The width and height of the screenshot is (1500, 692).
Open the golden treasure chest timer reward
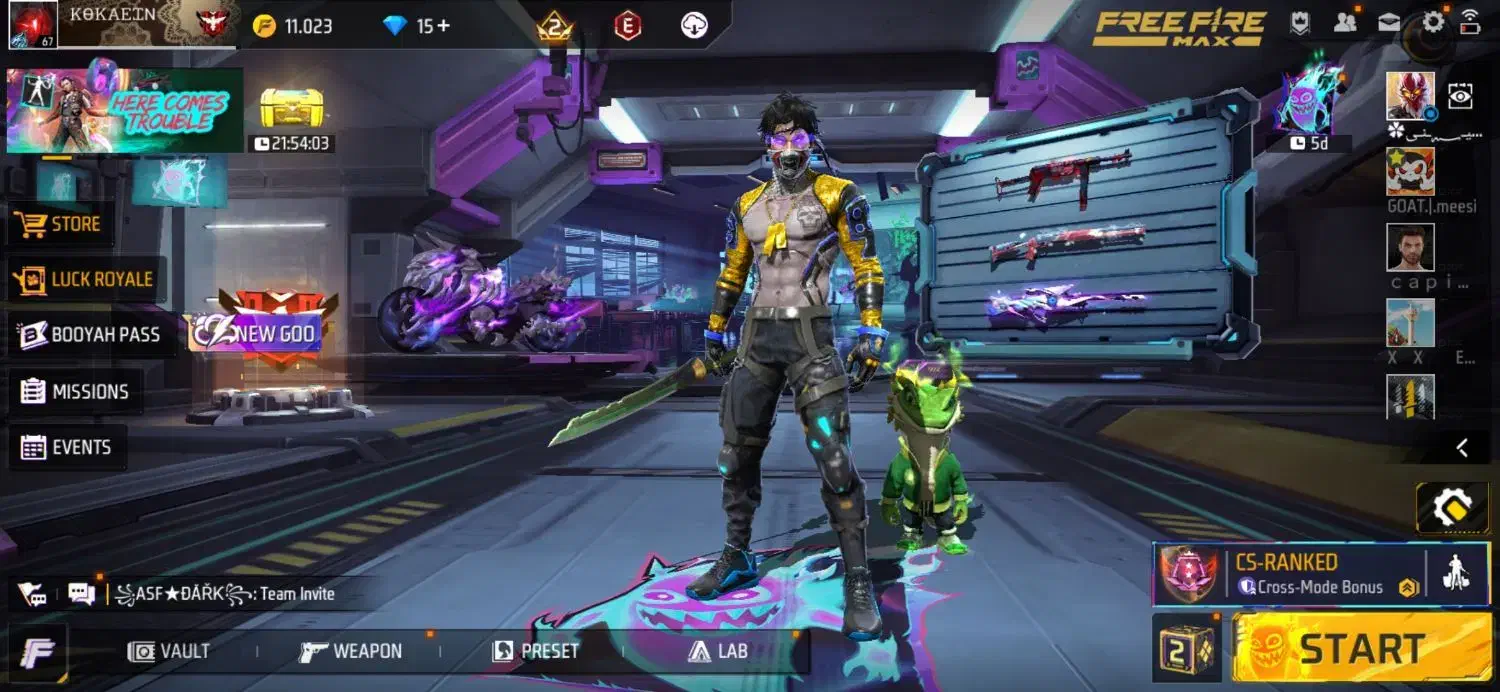(x=291, y=108)
